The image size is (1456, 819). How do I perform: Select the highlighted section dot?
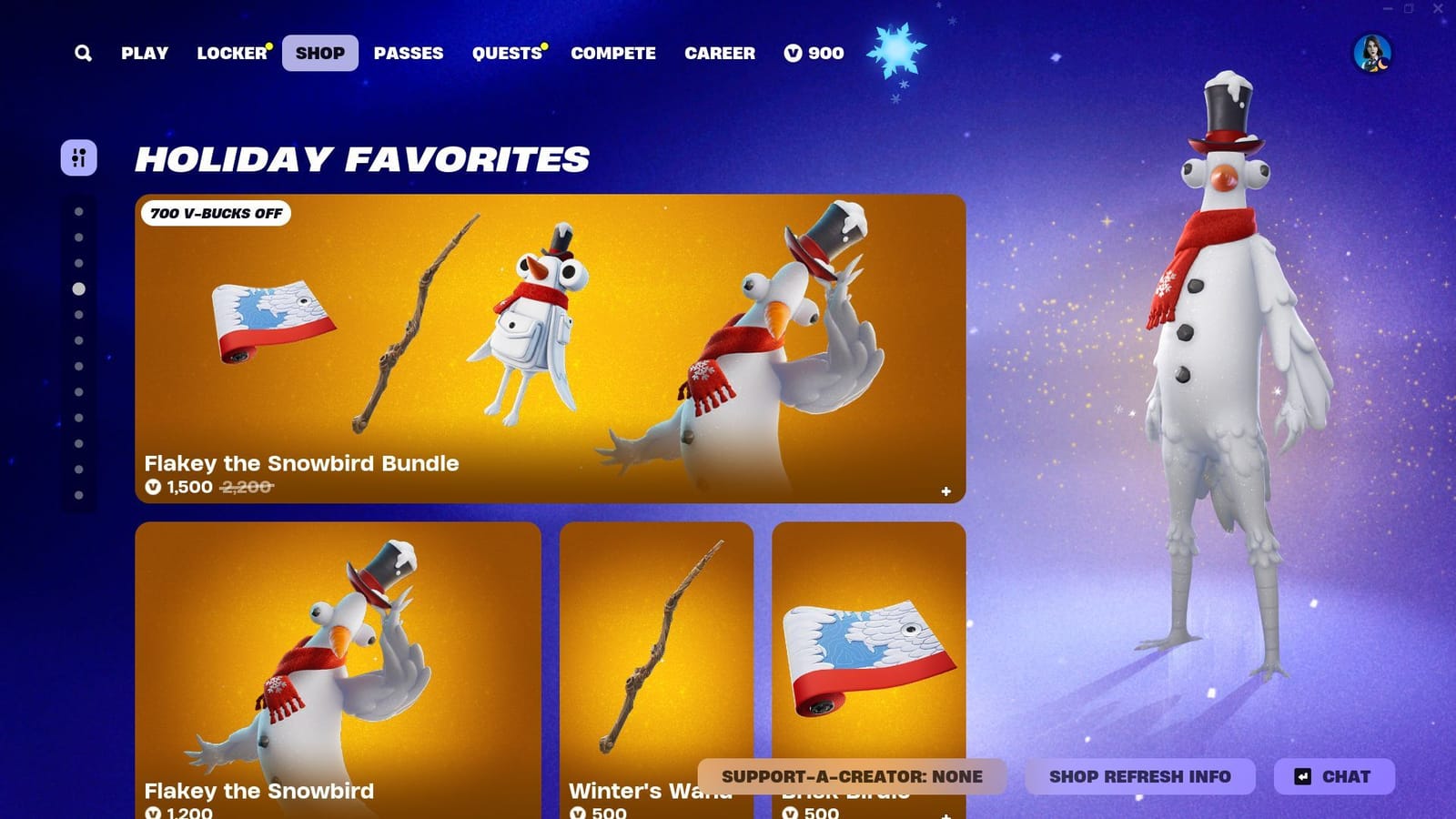point(78,289)
